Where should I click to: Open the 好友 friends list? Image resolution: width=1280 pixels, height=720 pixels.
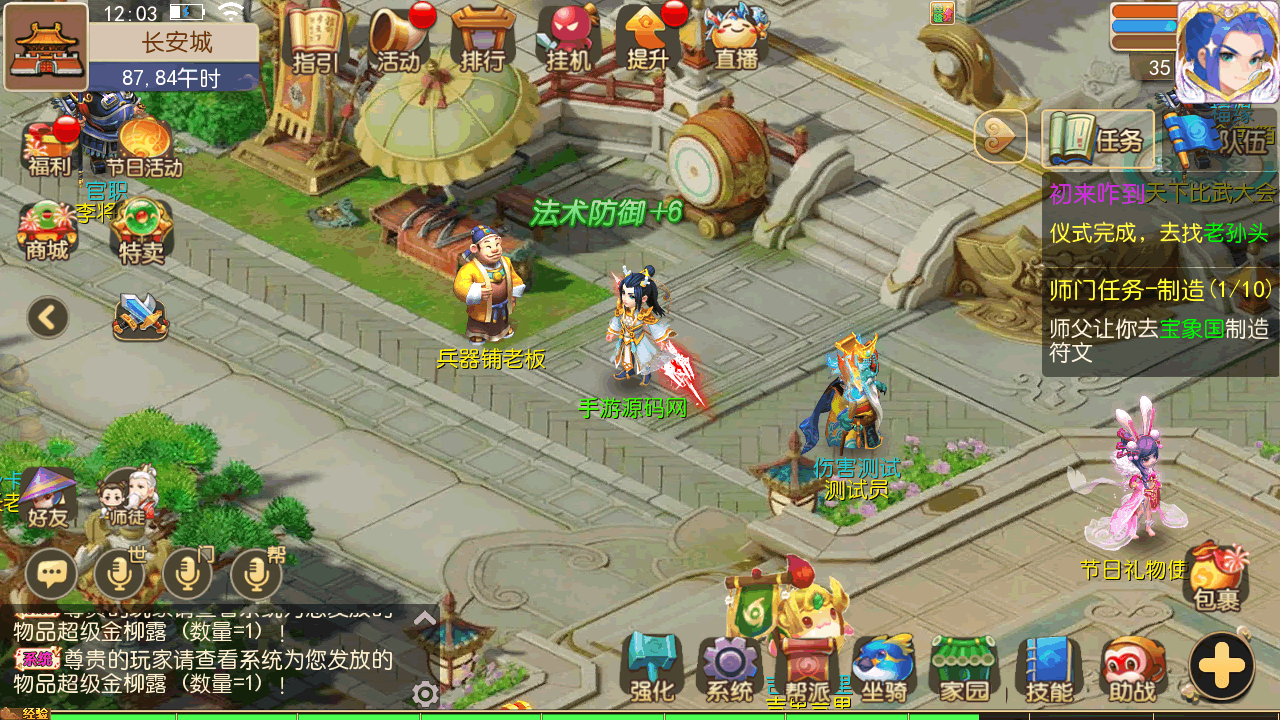click(x=47, y=498)
